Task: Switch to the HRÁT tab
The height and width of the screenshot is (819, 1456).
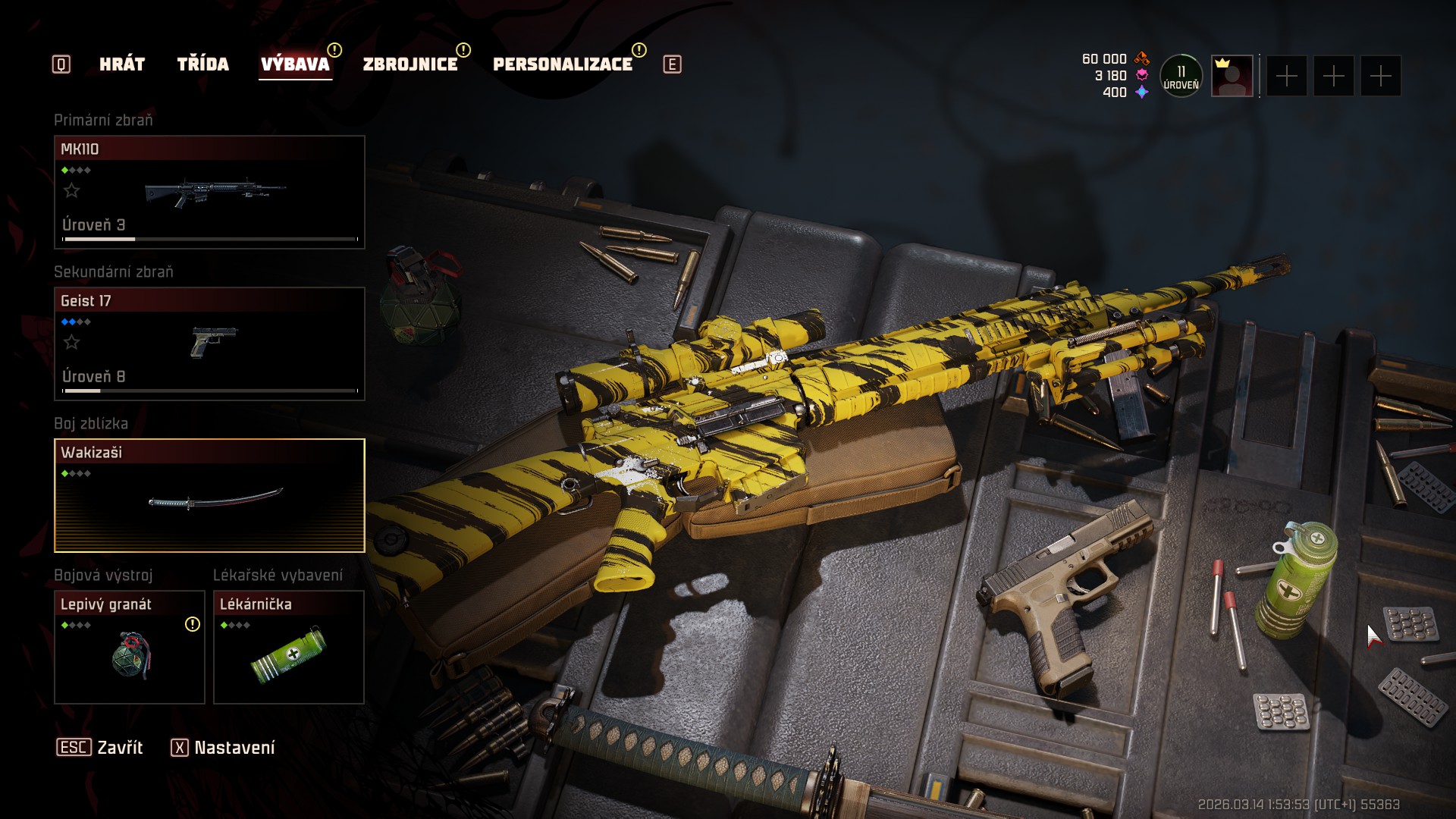Action: coord(122,64)
